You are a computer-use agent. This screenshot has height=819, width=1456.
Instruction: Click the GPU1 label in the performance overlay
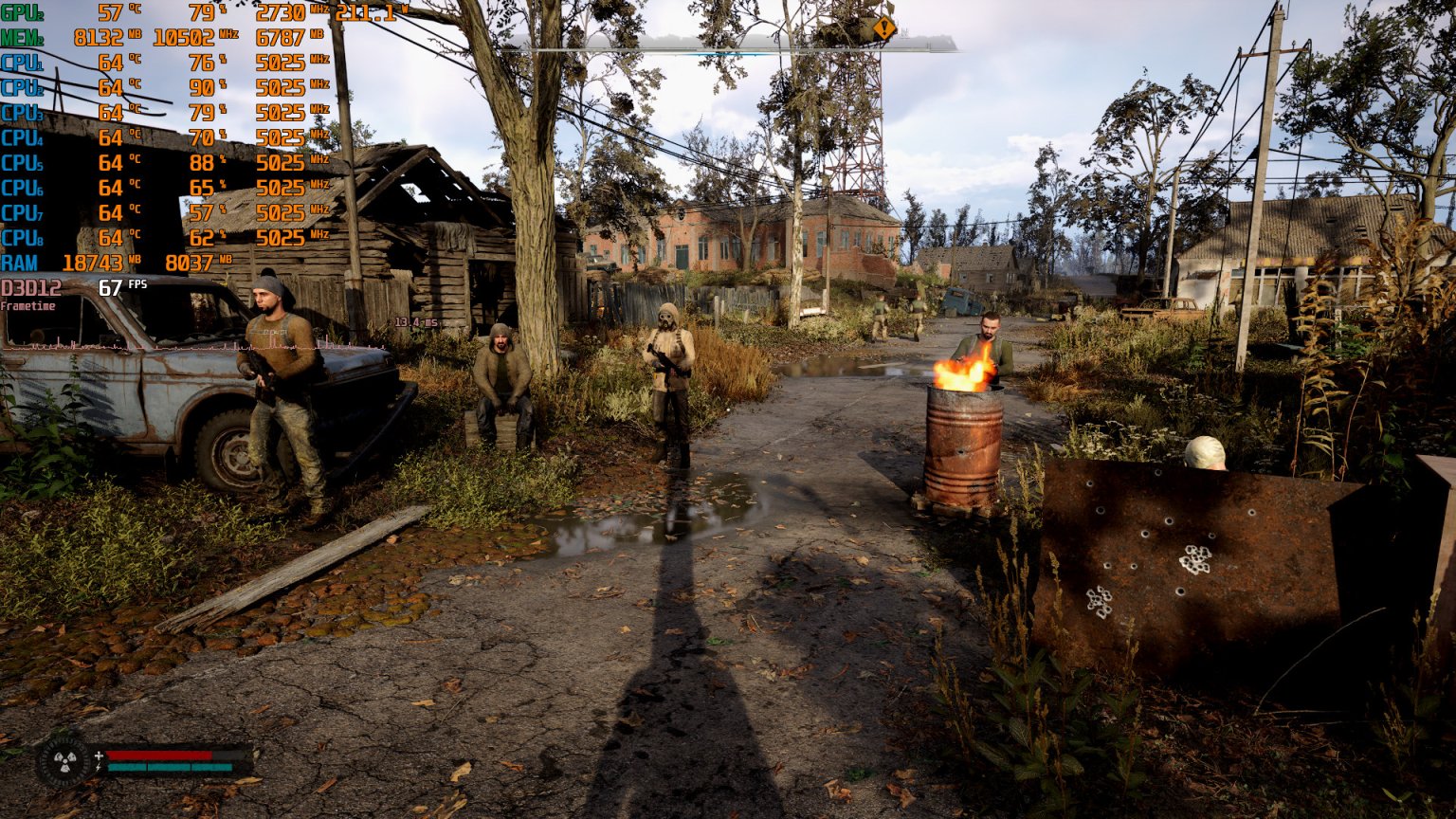[24, 13]
